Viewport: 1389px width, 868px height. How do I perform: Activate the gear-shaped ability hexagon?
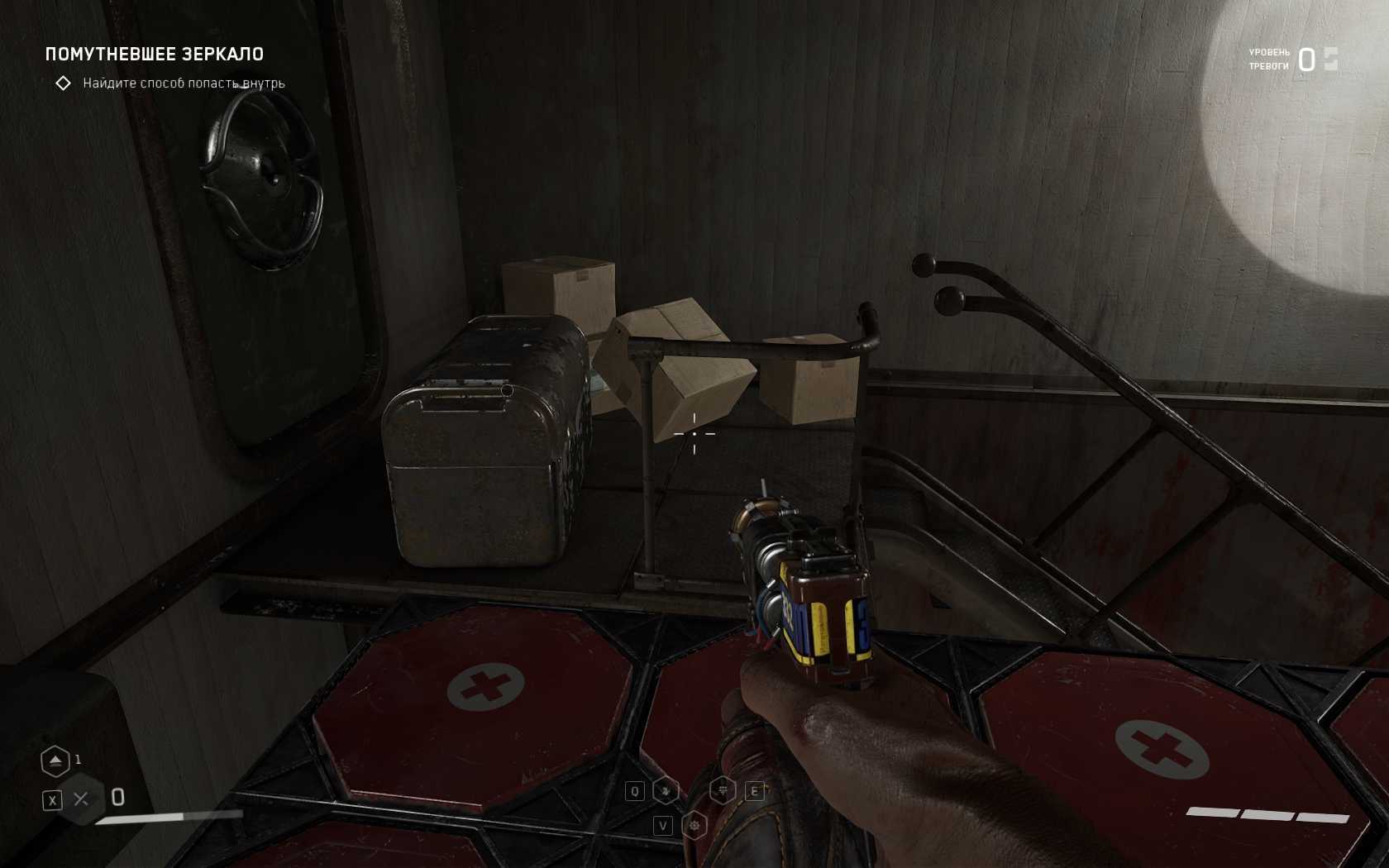click(x=694, y=825)
